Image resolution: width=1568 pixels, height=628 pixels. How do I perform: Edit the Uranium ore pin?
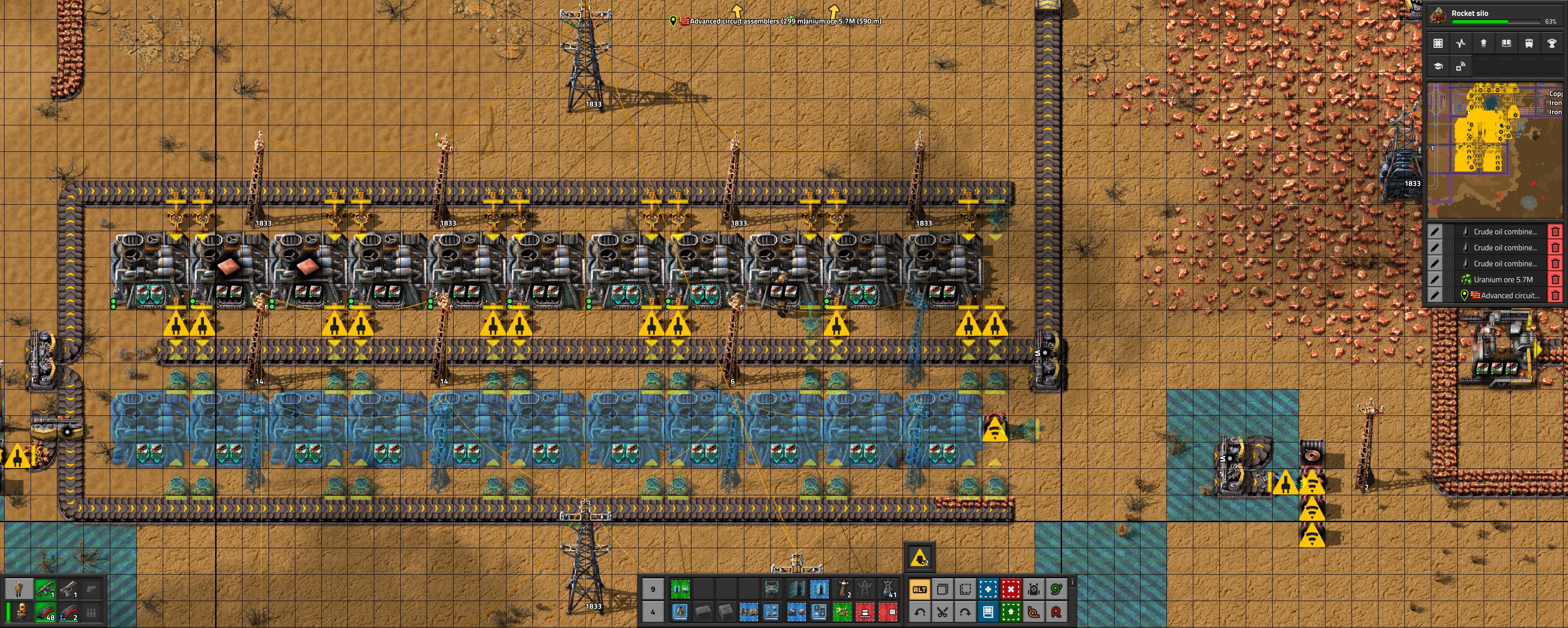click(1435, 280)
